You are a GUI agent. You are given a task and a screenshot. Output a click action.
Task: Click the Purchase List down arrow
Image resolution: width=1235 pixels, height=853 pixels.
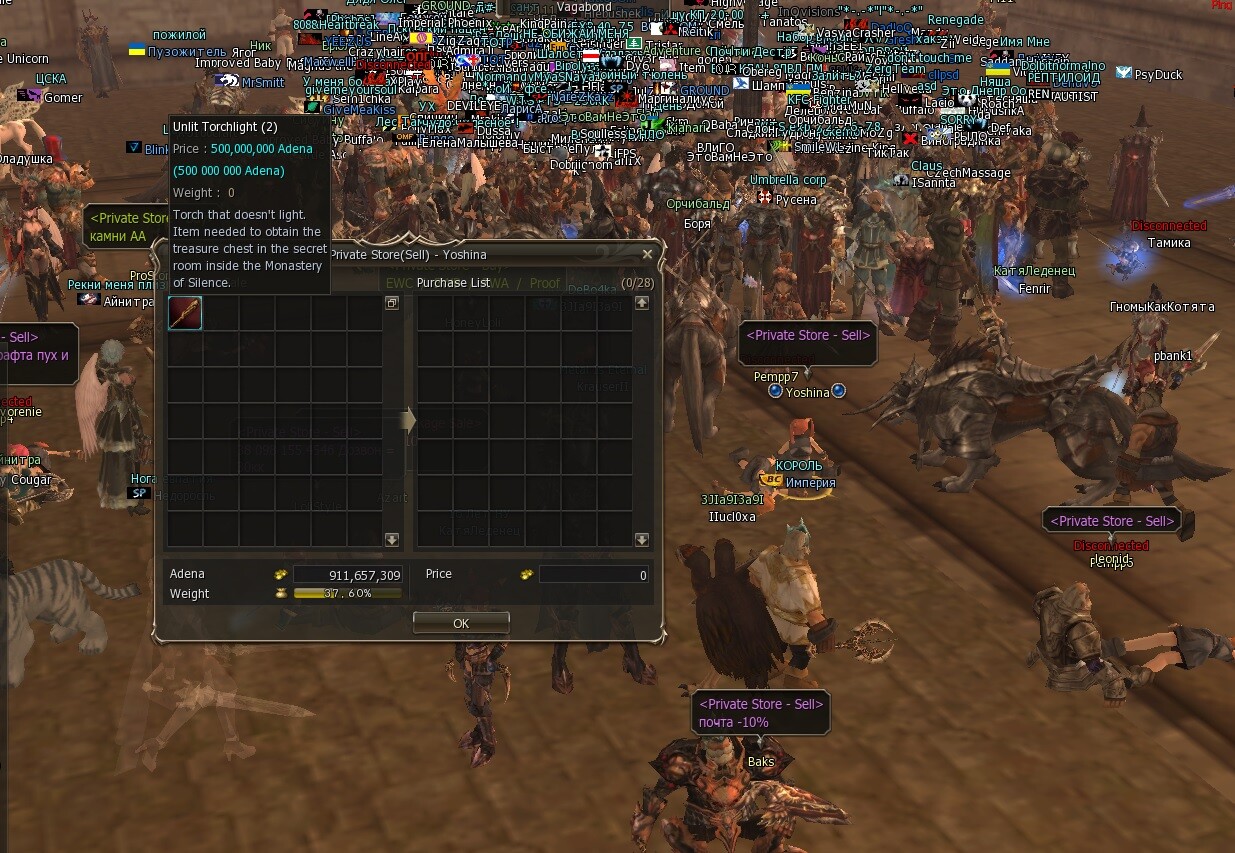[642, 539]
